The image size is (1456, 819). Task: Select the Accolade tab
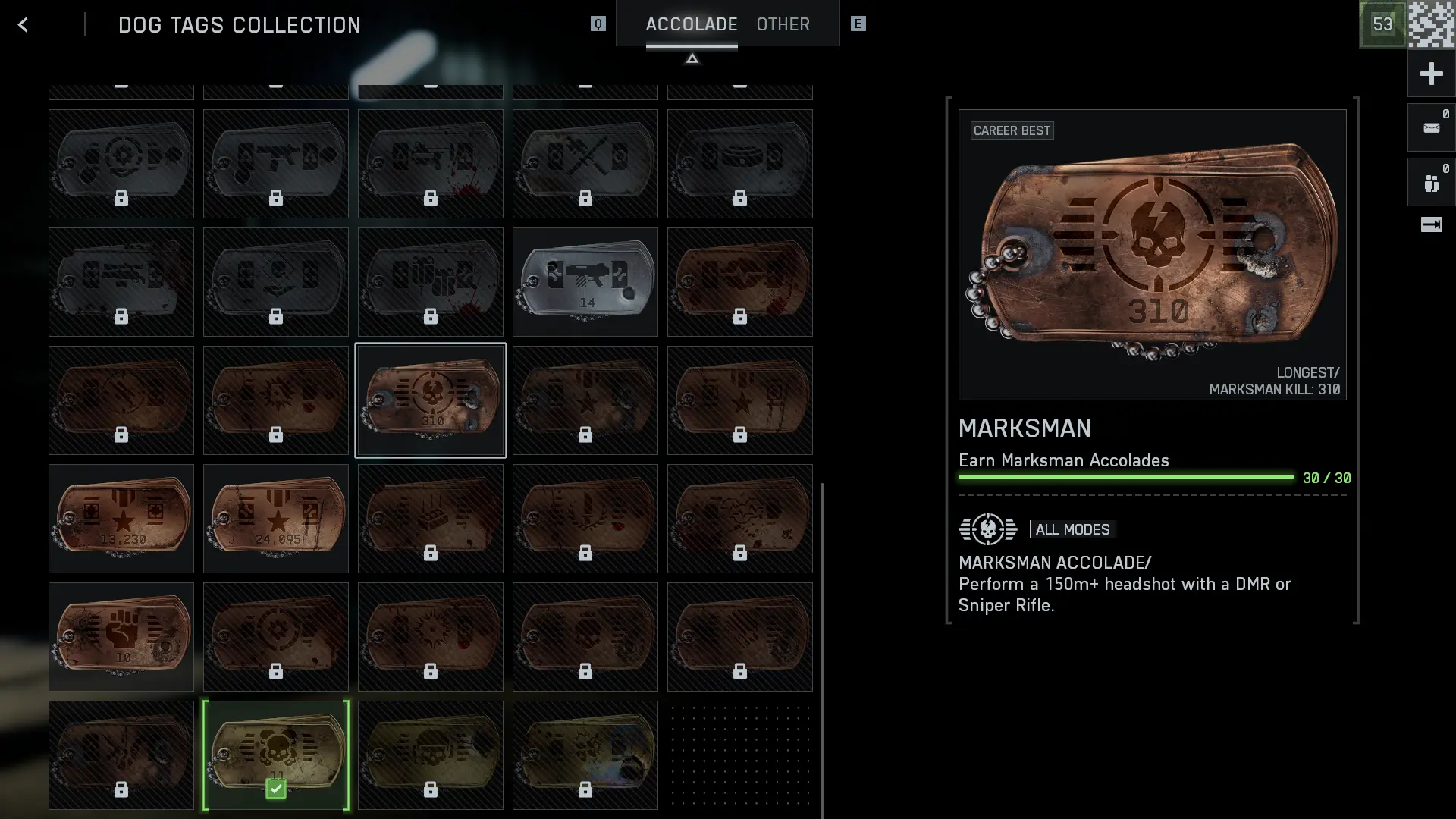691,24
